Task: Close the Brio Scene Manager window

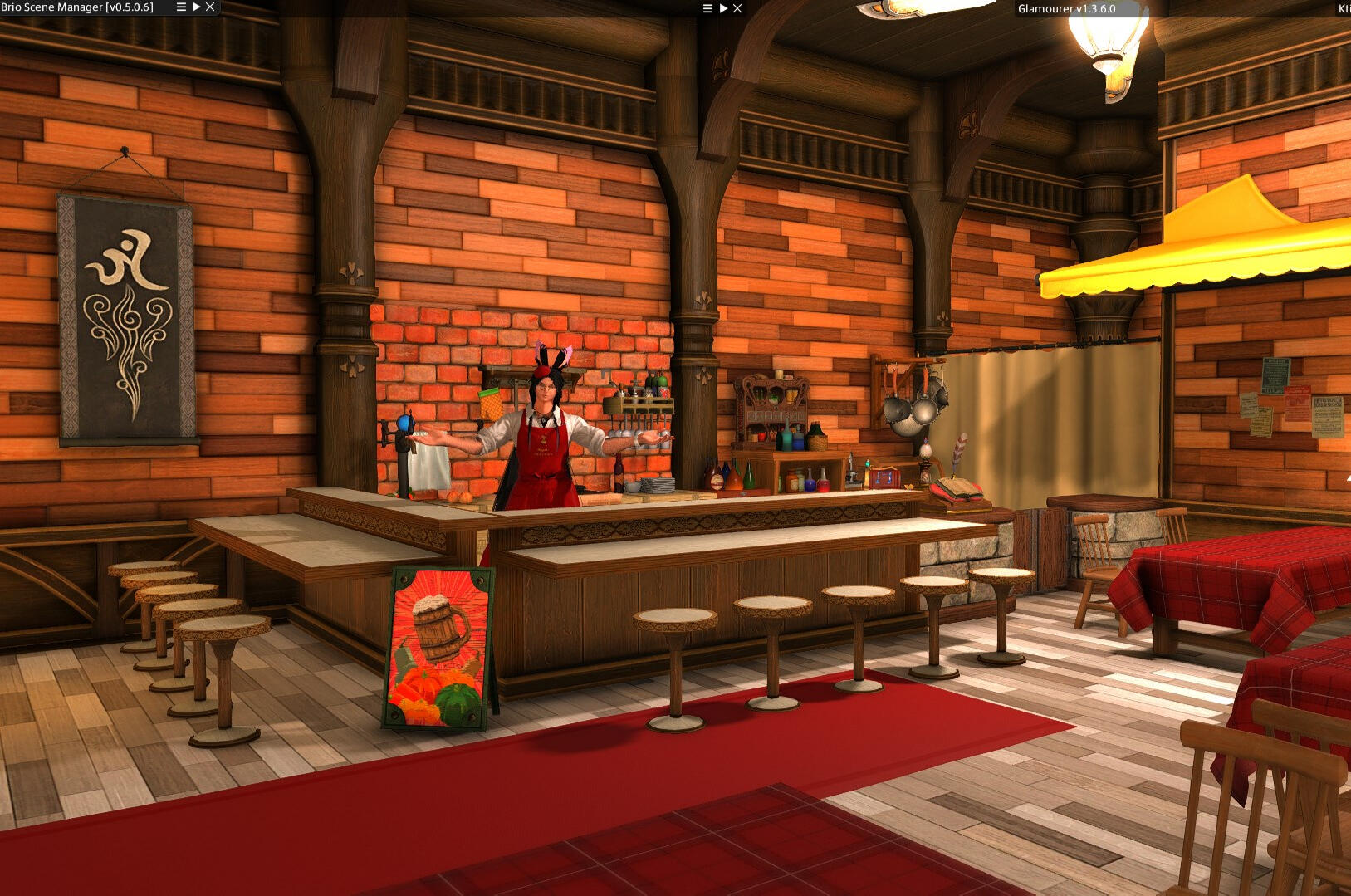Action: 210,7
